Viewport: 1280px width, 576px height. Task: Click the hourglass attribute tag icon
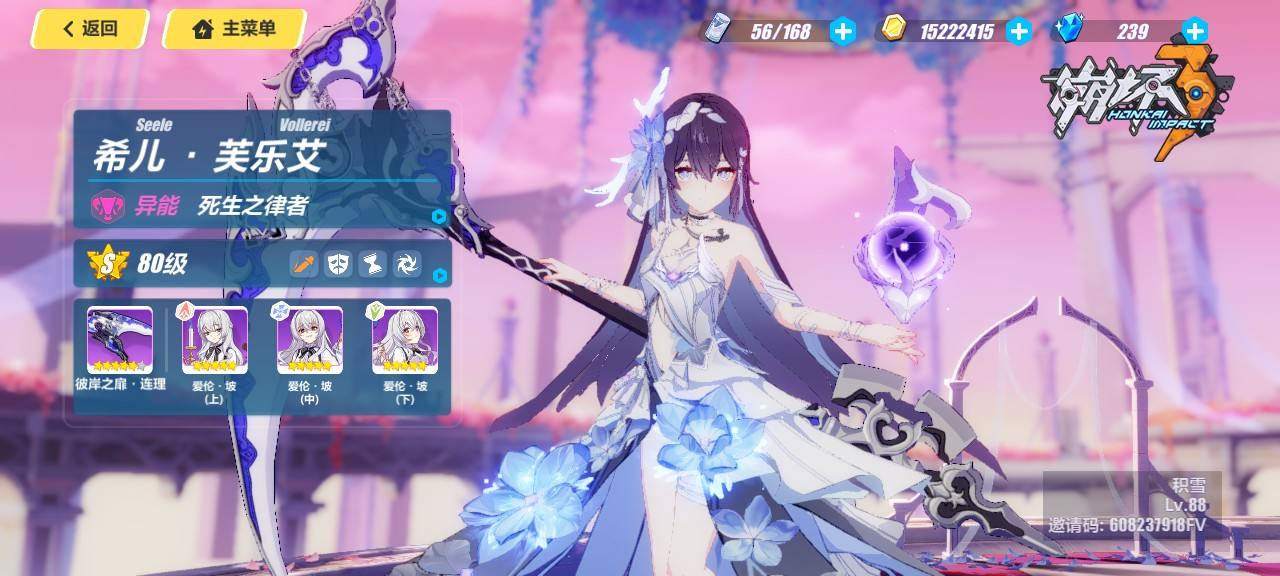click(x=373, y=264)
